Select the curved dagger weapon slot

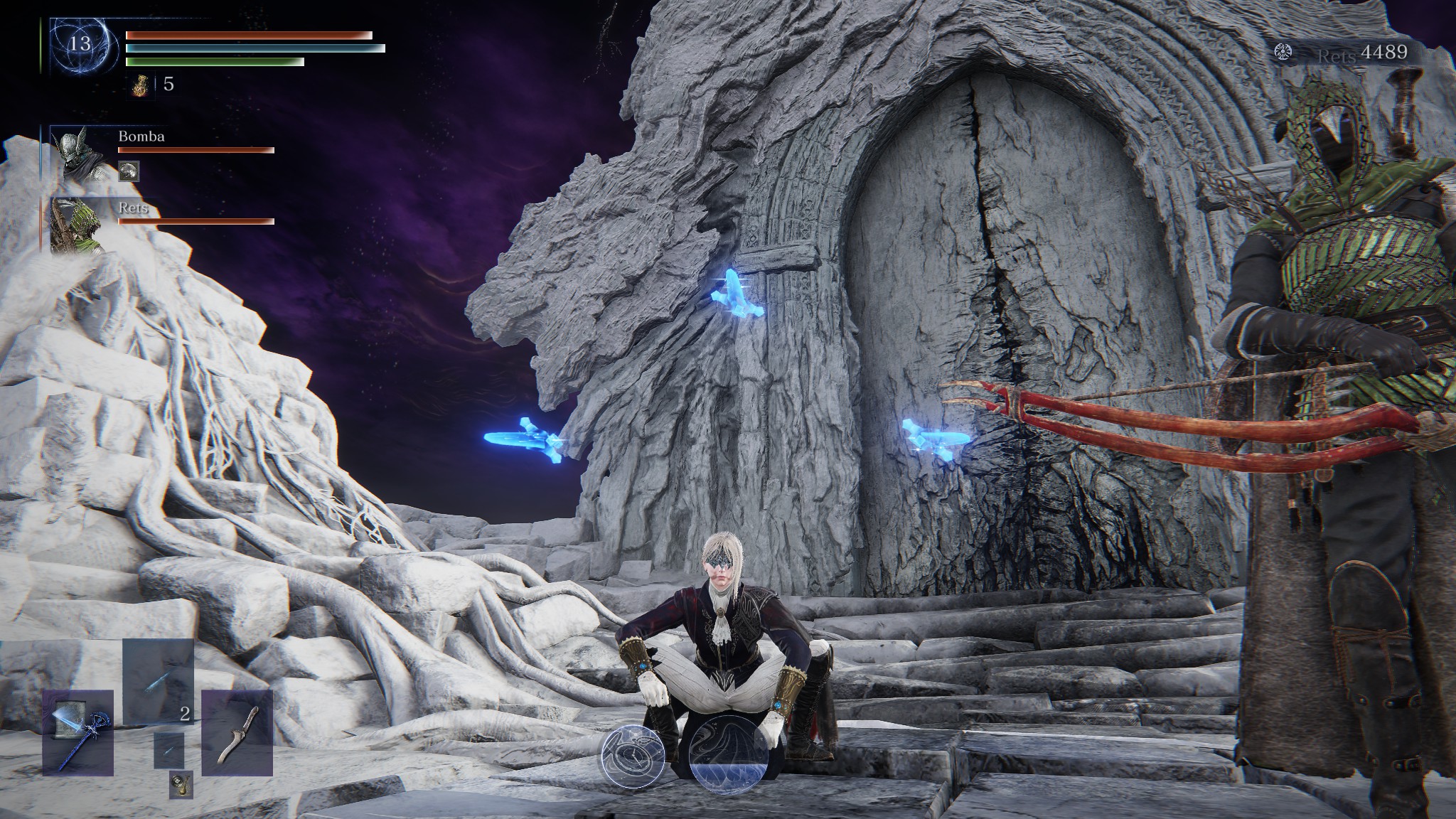click(237, 732)
